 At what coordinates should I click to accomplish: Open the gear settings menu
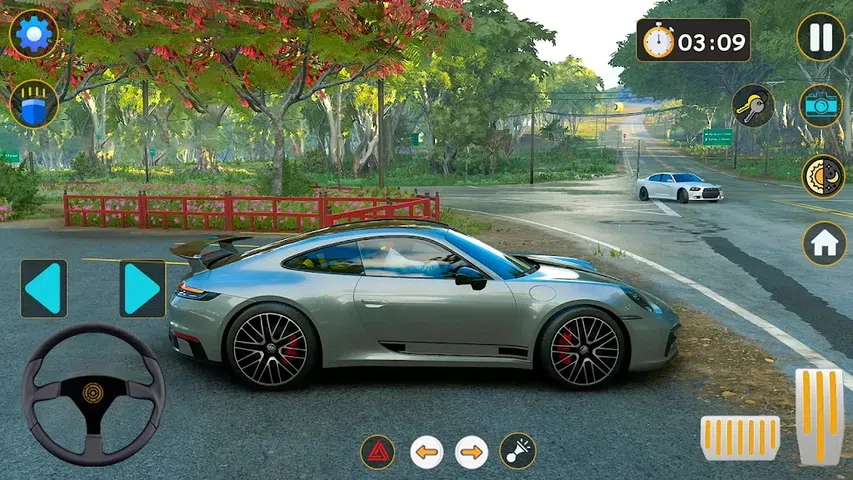[34, 34]
